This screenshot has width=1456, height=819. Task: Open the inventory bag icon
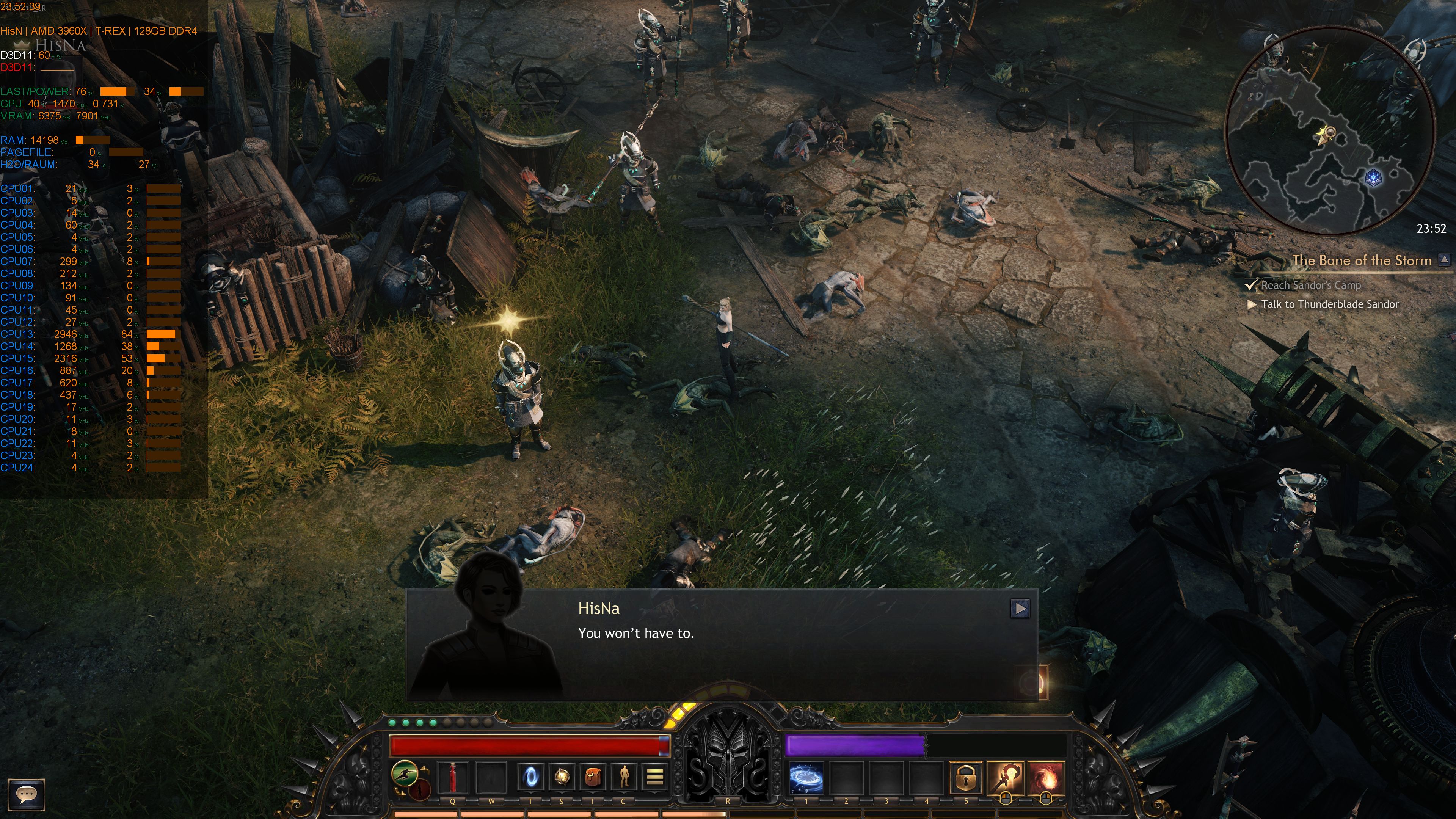pyautogui.click(x=593, y=778)
